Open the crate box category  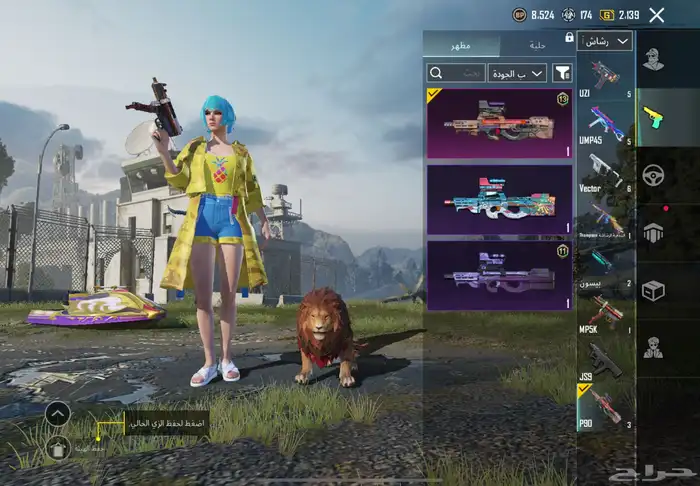[x=653, y=289]
